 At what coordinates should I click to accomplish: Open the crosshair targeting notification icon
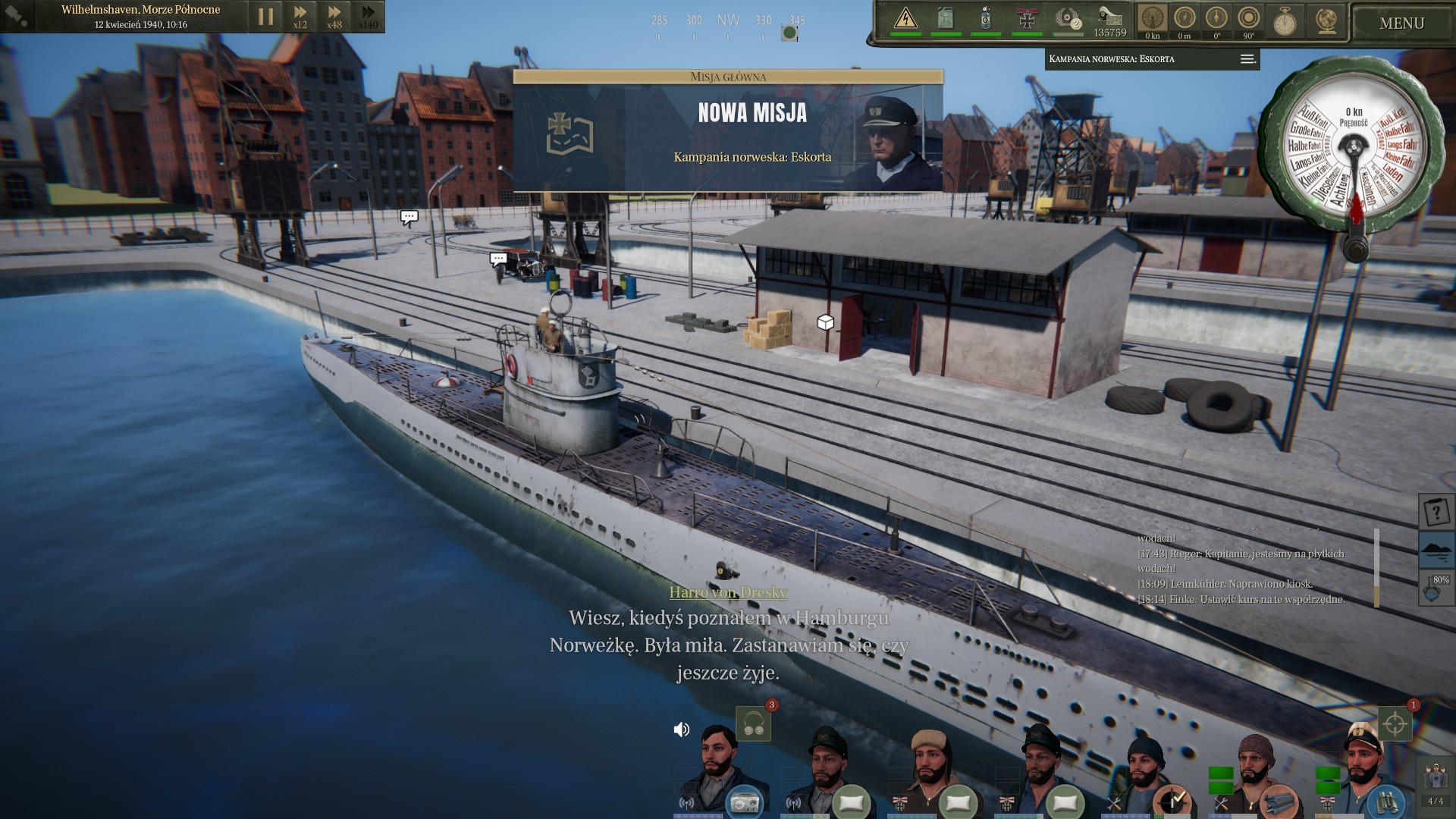coord(1395,724)
